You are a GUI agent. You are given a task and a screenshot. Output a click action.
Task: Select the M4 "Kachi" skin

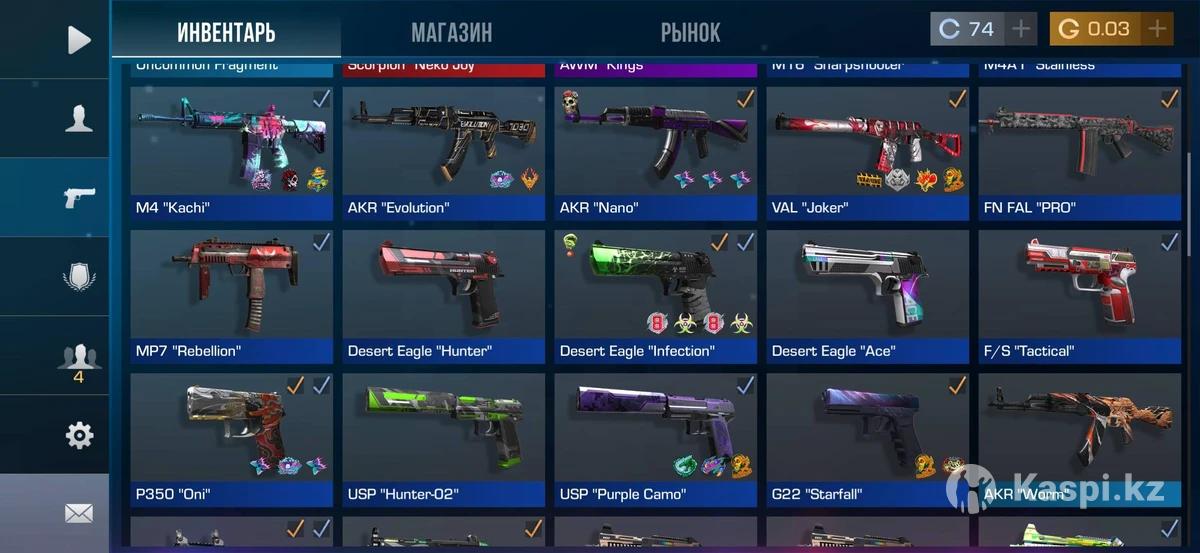231,152
